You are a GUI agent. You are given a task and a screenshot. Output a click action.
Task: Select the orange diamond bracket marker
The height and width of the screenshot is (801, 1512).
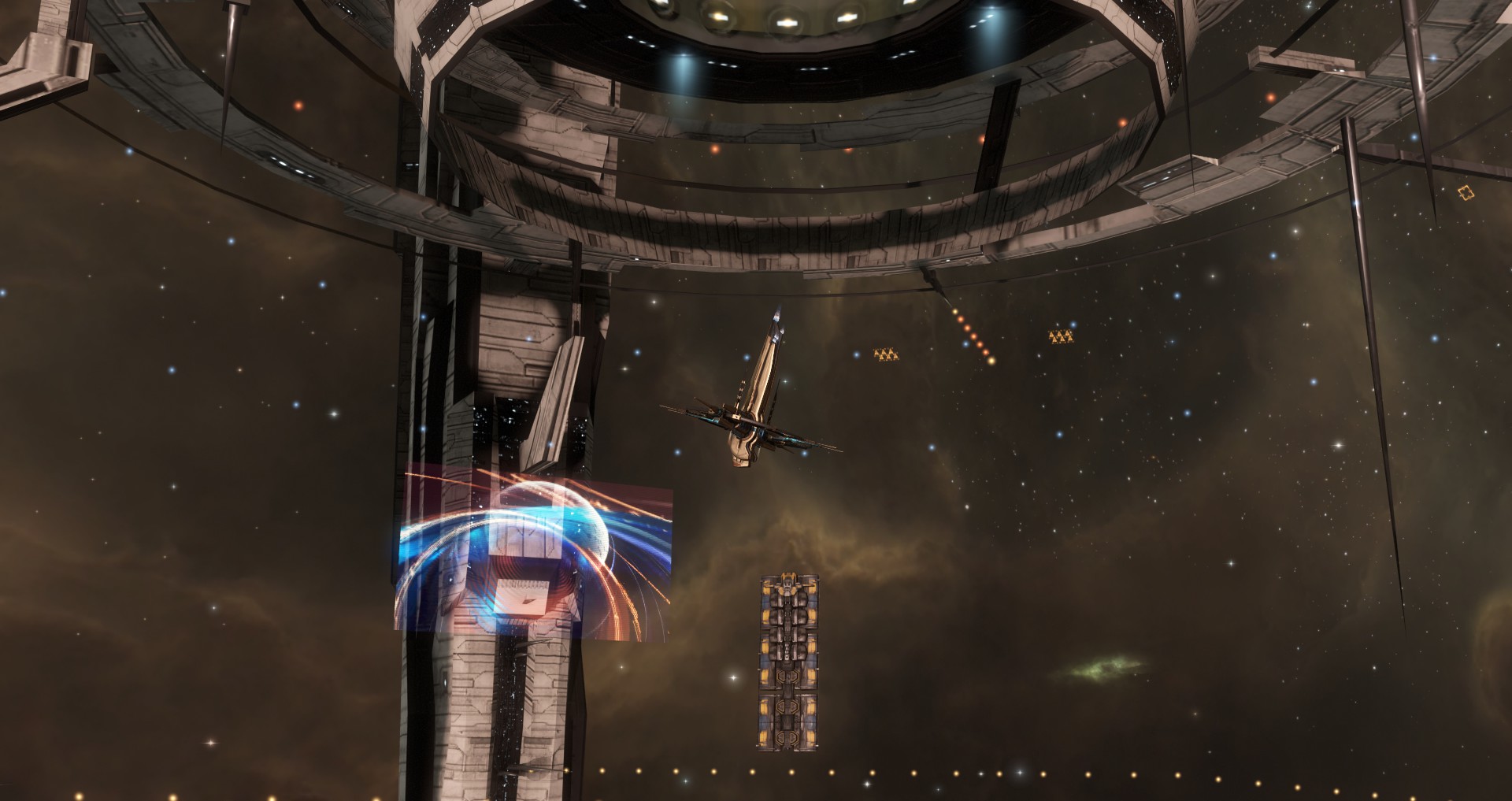click(x=1464, y=192)
